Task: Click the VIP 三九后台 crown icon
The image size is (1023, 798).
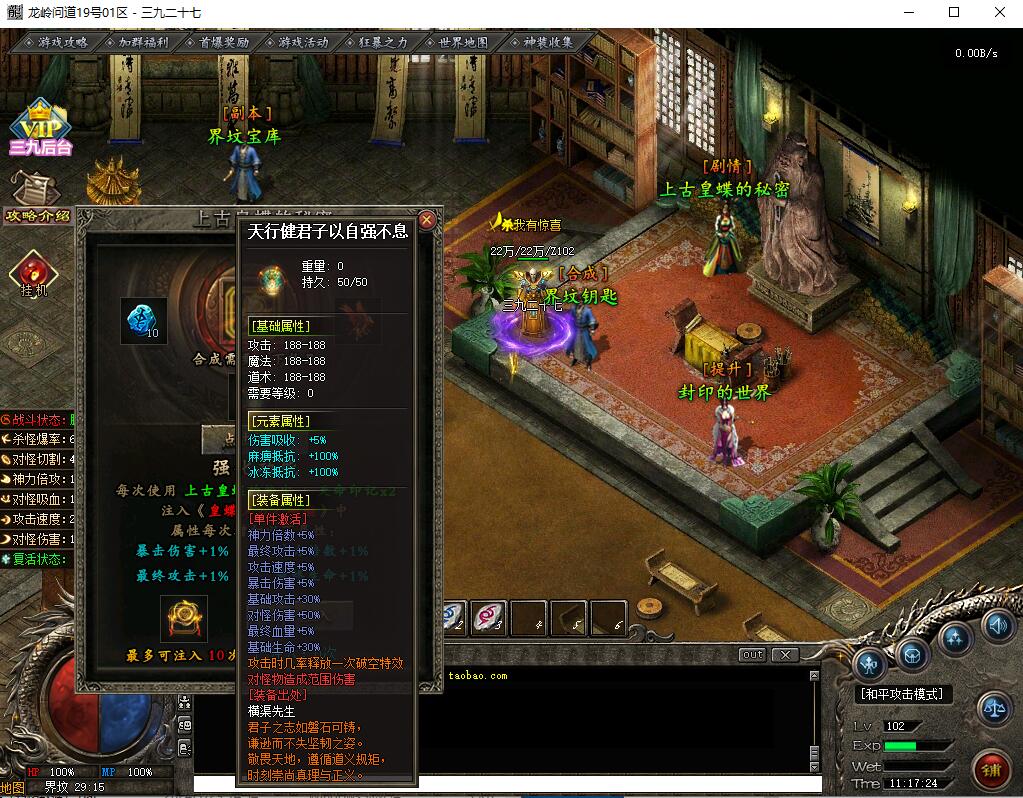Action: [39, 127]
